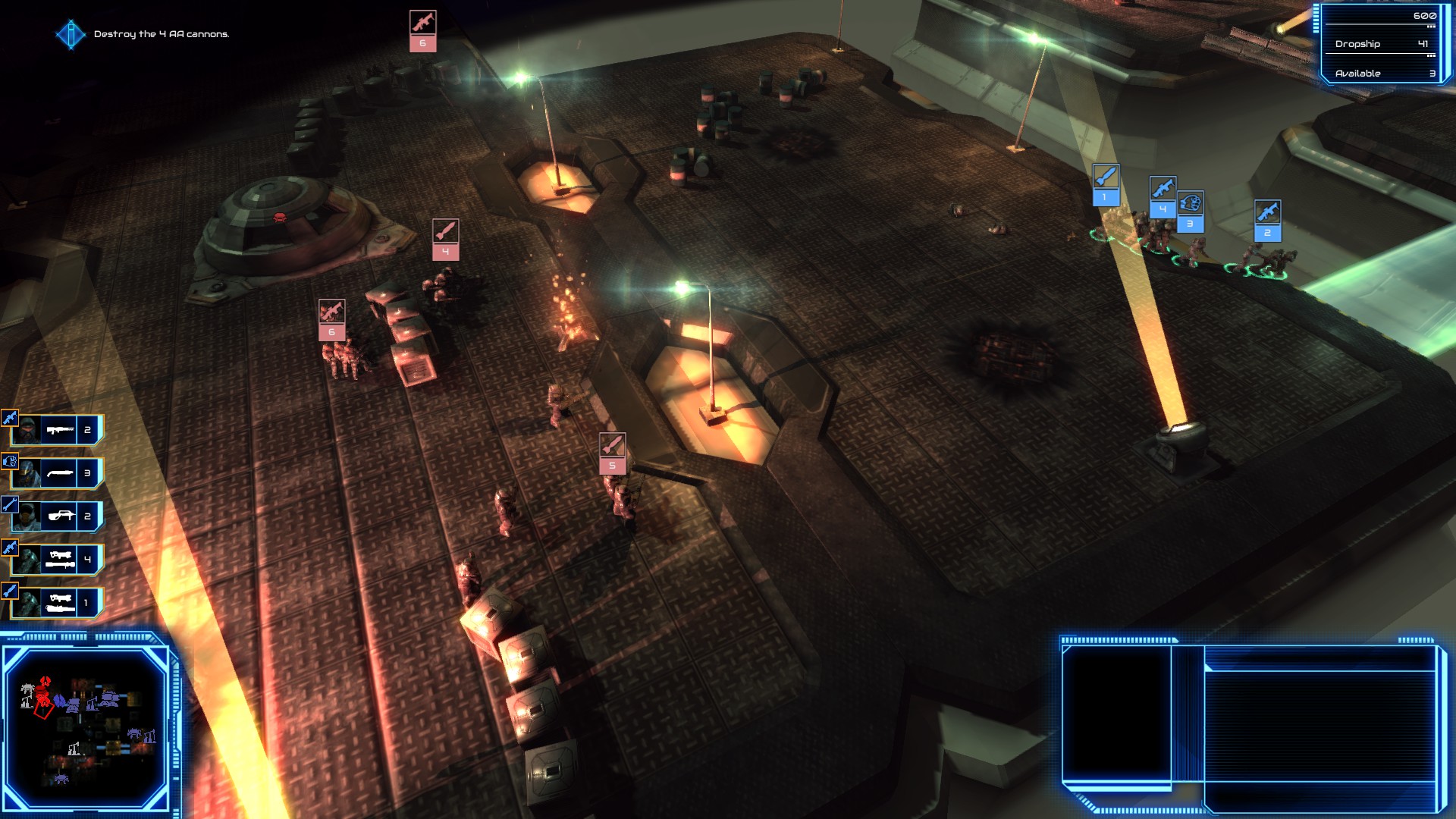Select the blue rifle squad marker 2
The width and height of the screenshot is (1456, 819).
[1267, 221]
